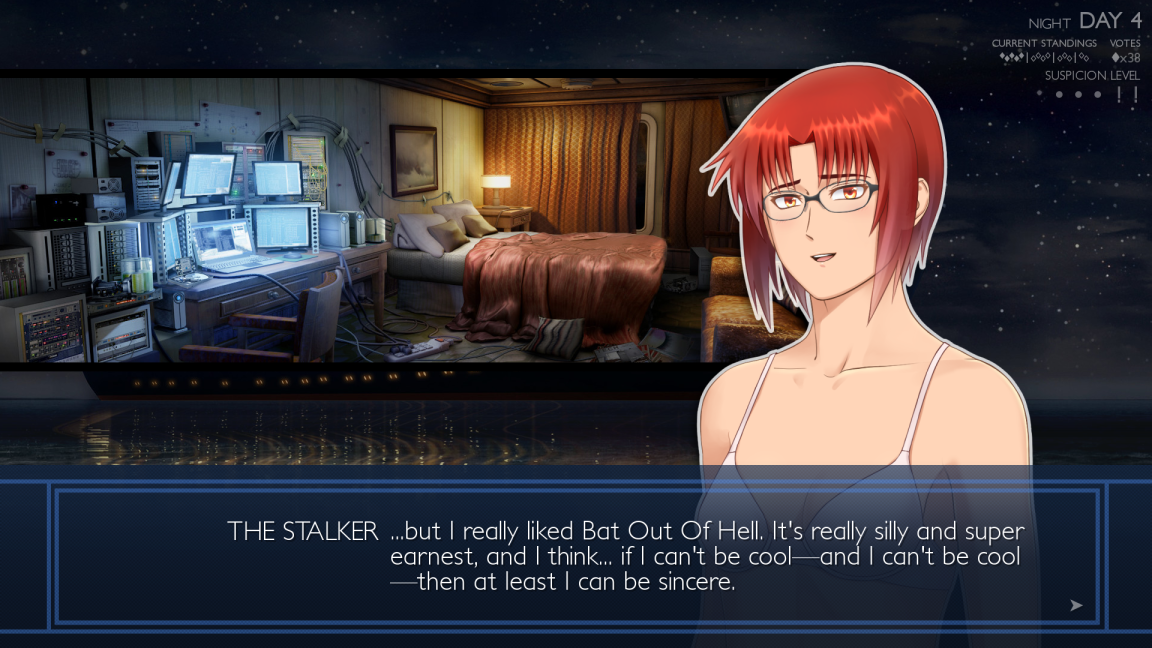Advance dialogue with the arrow icon

[1076, 605]
